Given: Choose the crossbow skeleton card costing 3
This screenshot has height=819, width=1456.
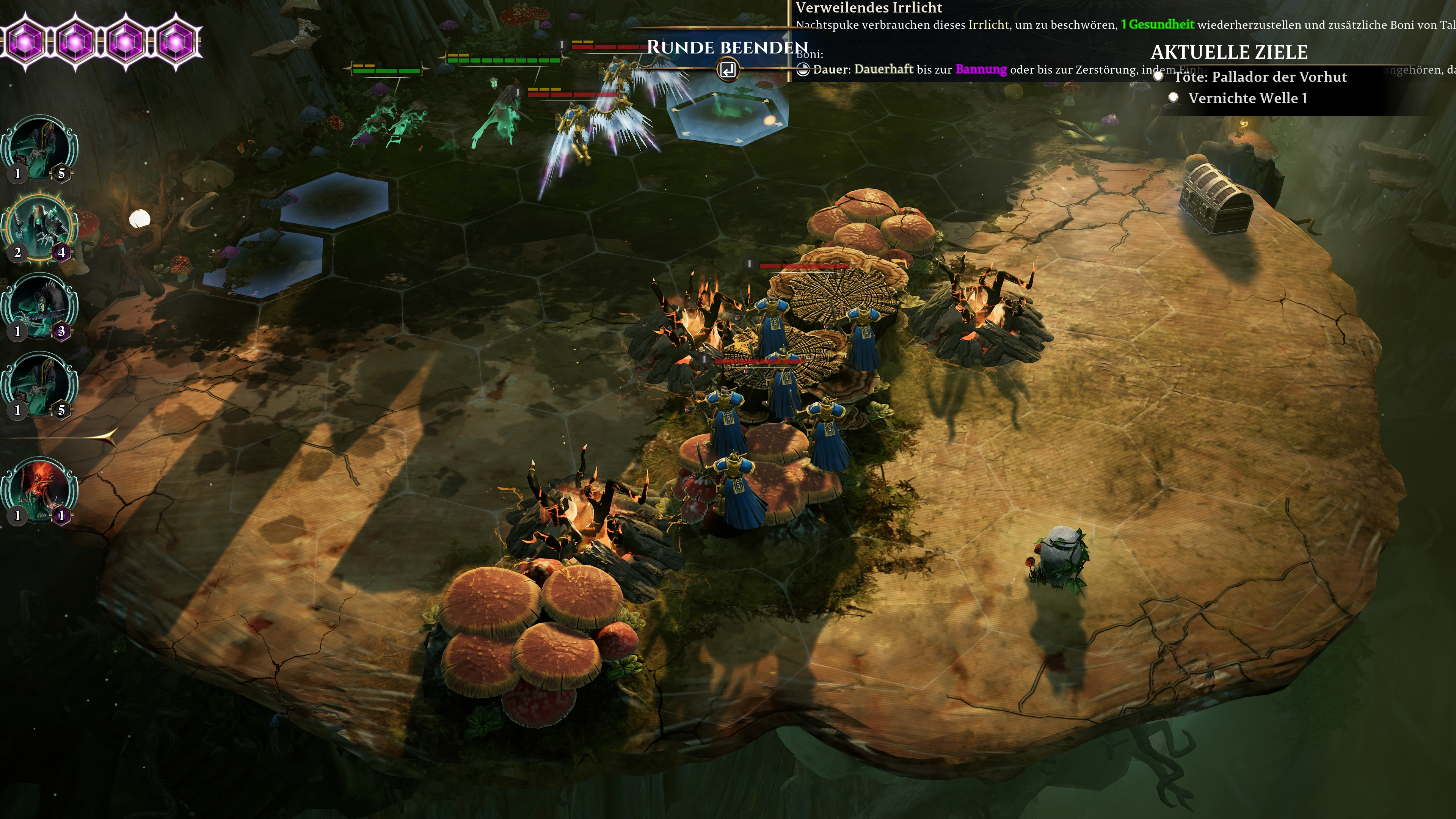Looking at the screenshot, I should (39, 307).
